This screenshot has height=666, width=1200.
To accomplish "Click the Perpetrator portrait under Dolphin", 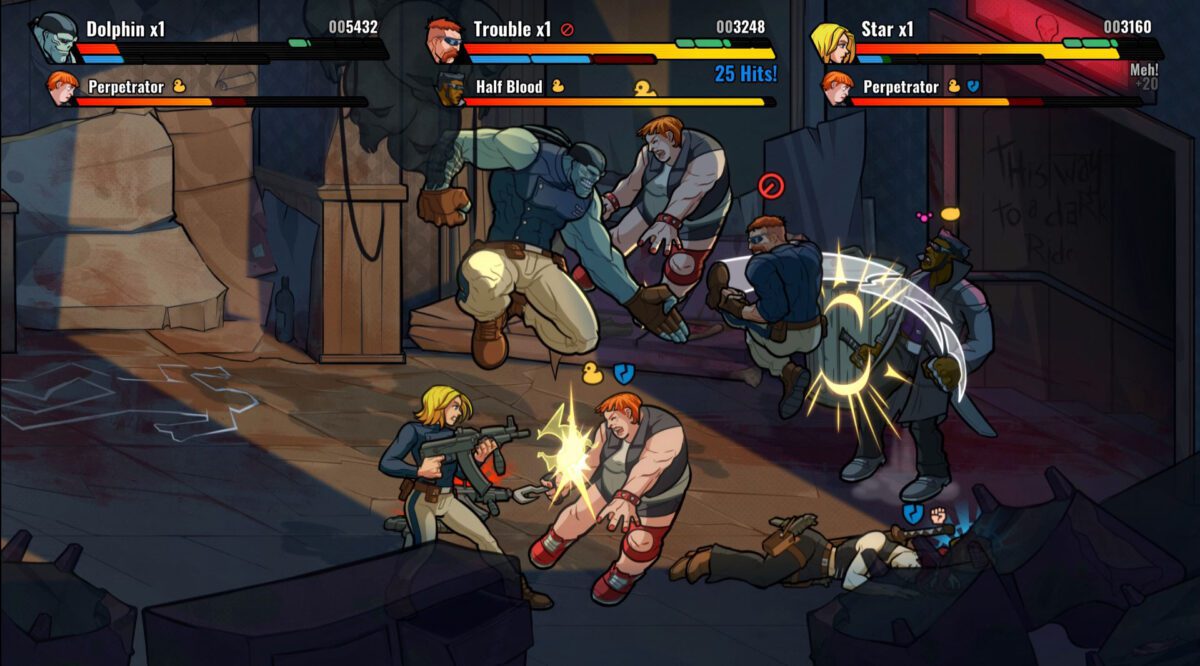I will pos(63,89).
